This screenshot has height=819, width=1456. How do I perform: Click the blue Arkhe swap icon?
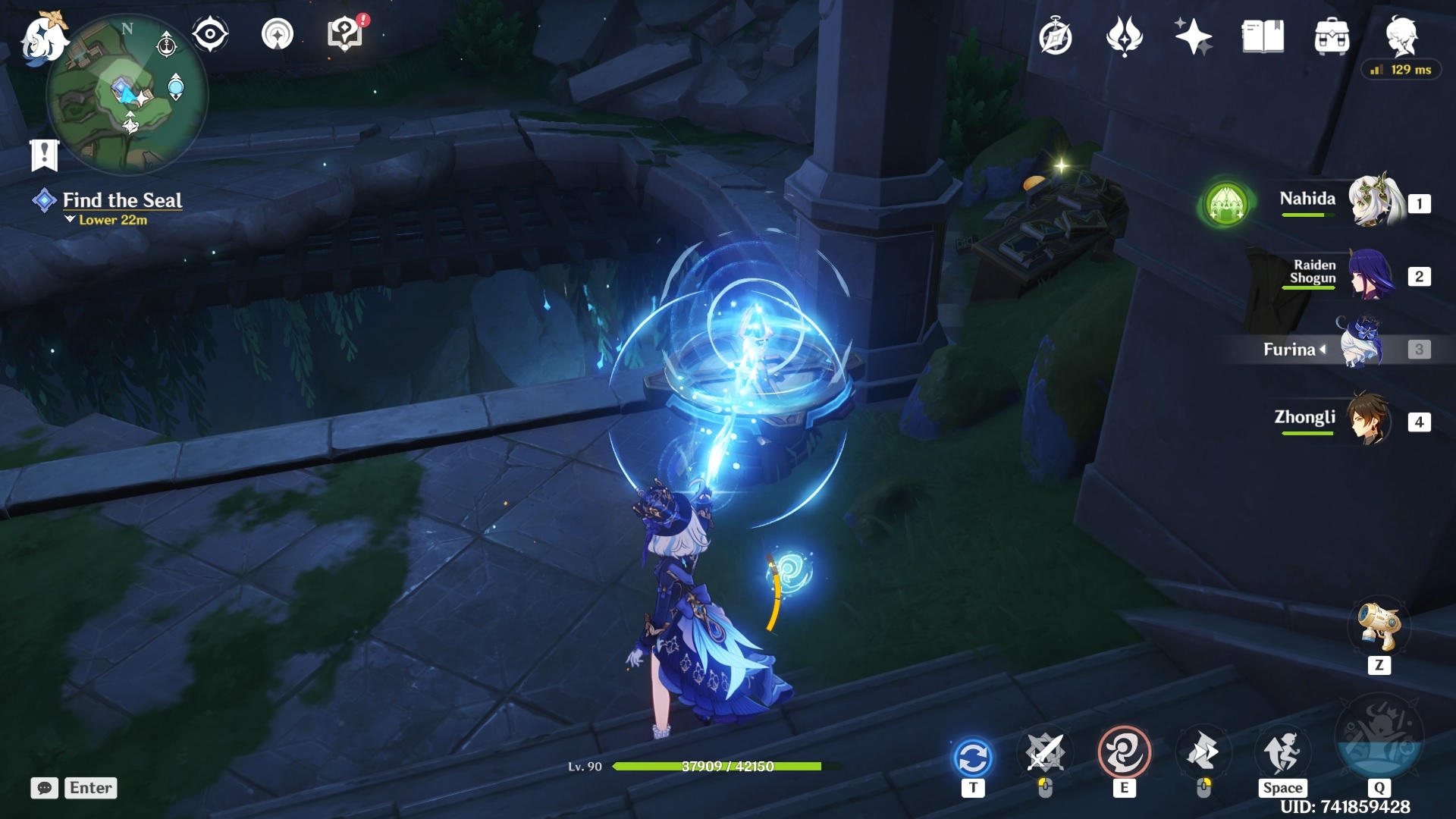point(973,757)
